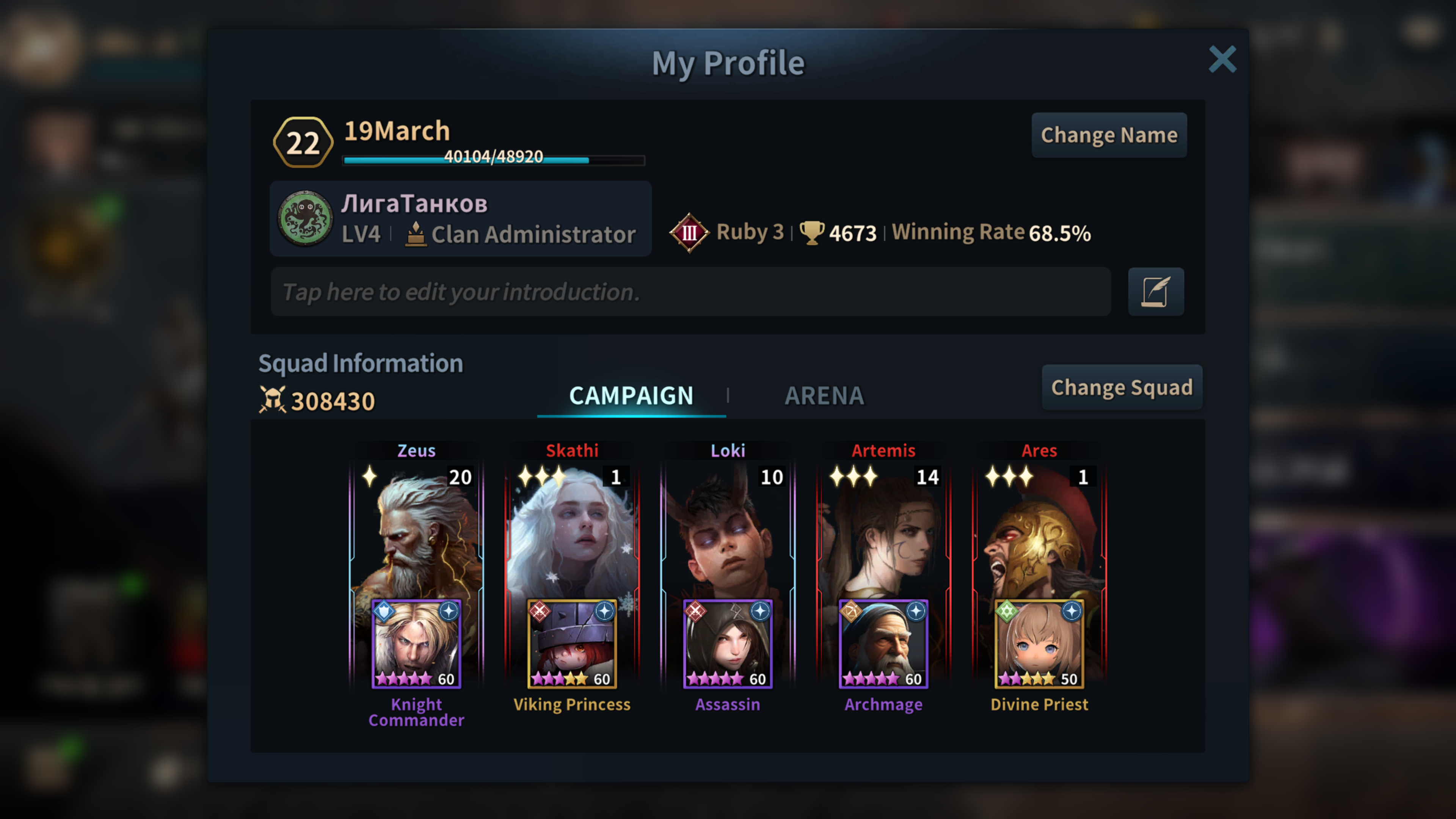Open the Viking Princess hero portrait
Screen dimensions: 1456x819
572,643
